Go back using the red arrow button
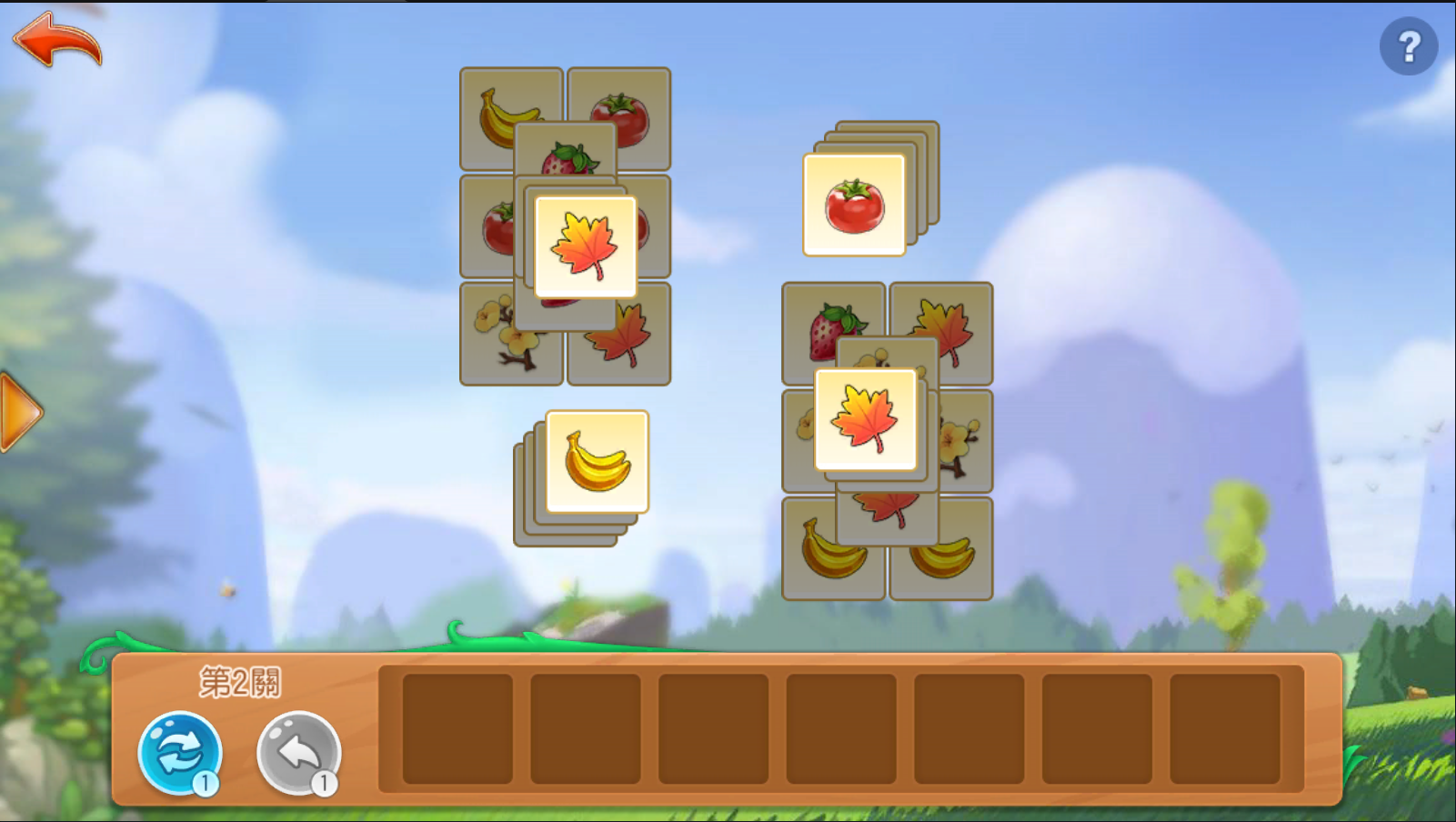 click(57, 40)
